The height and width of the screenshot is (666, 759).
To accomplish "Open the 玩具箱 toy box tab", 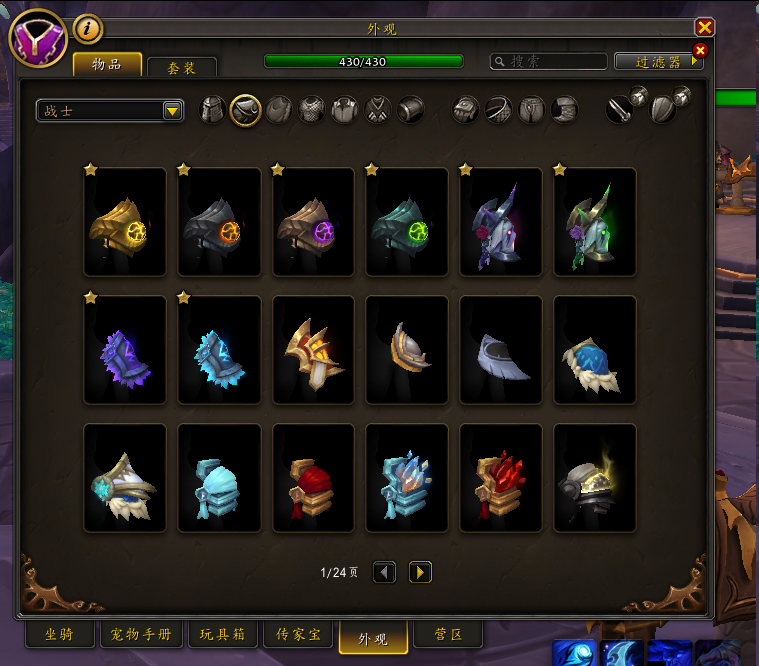I will click(x=222, y=634).
